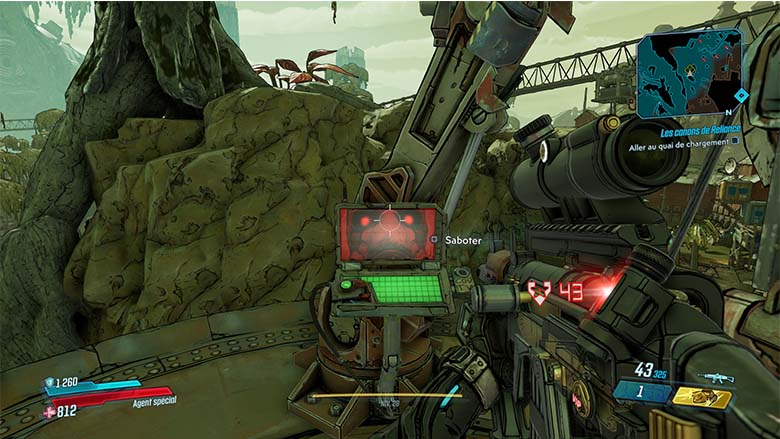Click the equipped rifle weapon icon
780x439 pixels.
715,378
